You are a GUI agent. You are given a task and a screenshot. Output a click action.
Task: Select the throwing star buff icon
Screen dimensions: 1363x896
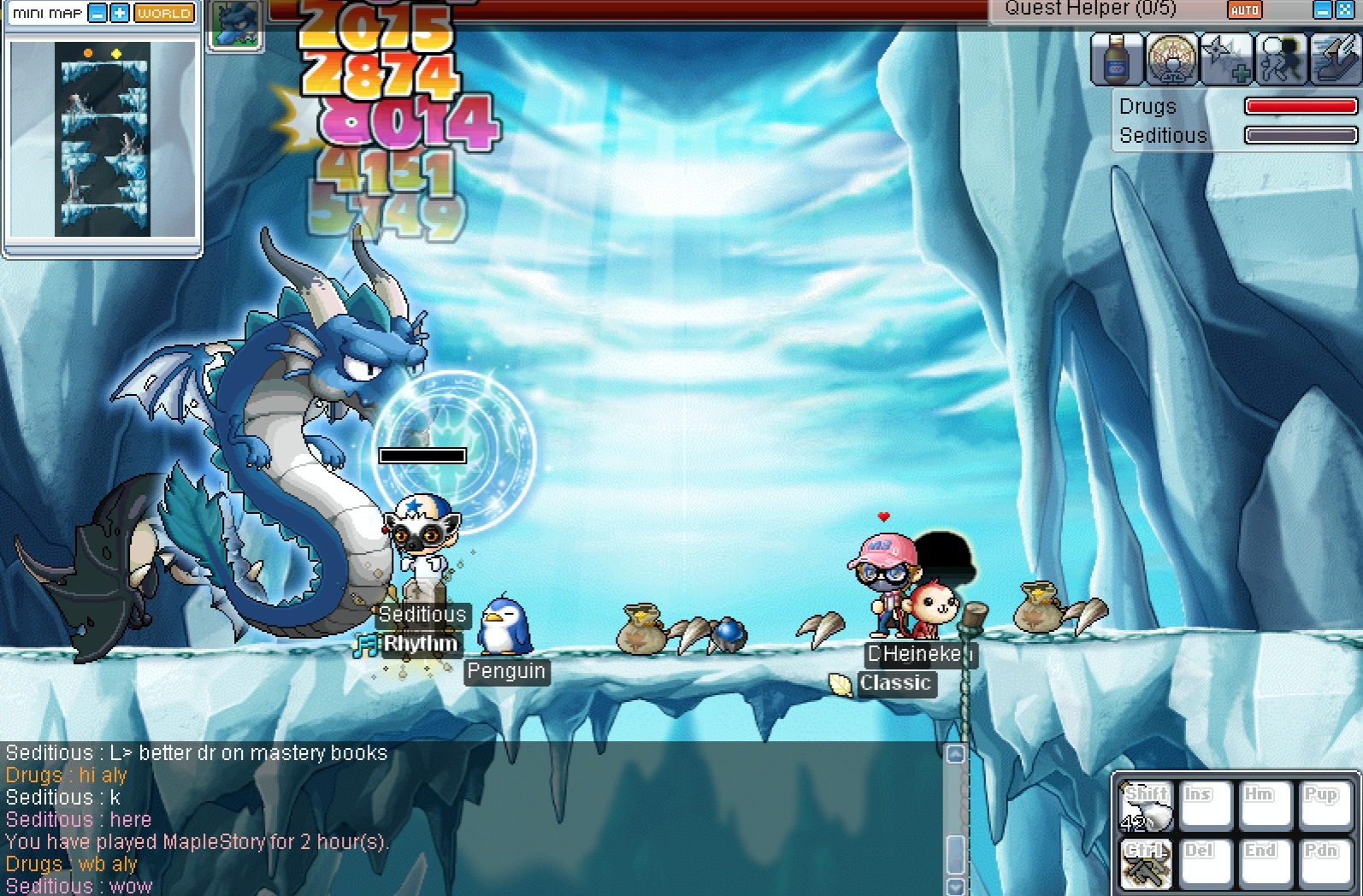point(1226,60)
